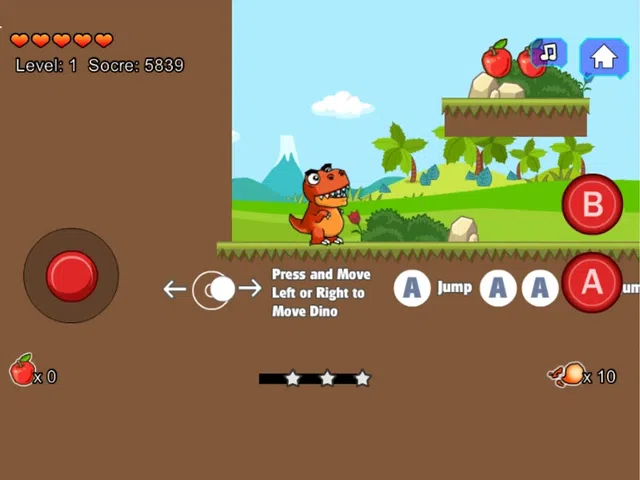The image size is (640, 480).
Task: Tap the red A jump button
Action: (592, 283)
